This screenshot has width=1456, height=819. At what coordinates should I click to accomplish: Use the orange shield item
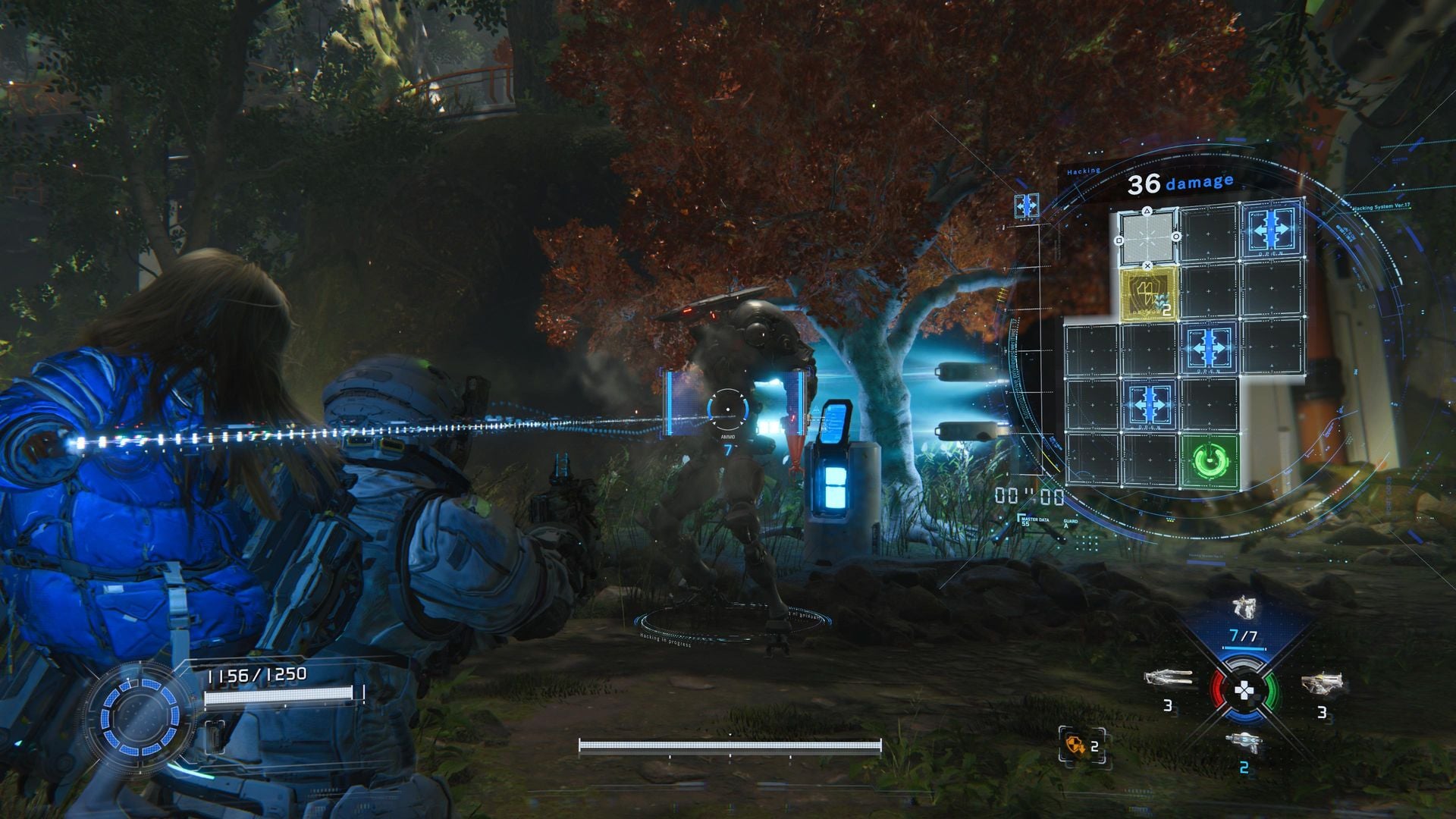click(1074, 745)
